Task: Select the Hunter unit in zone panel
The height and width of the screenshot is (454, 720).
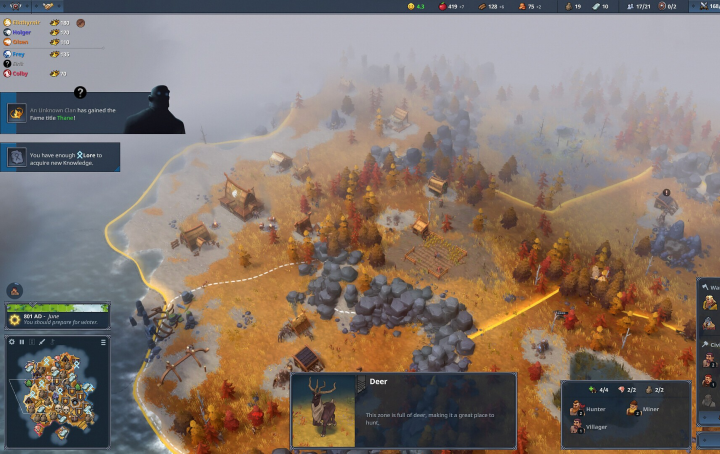Action: 580,409
